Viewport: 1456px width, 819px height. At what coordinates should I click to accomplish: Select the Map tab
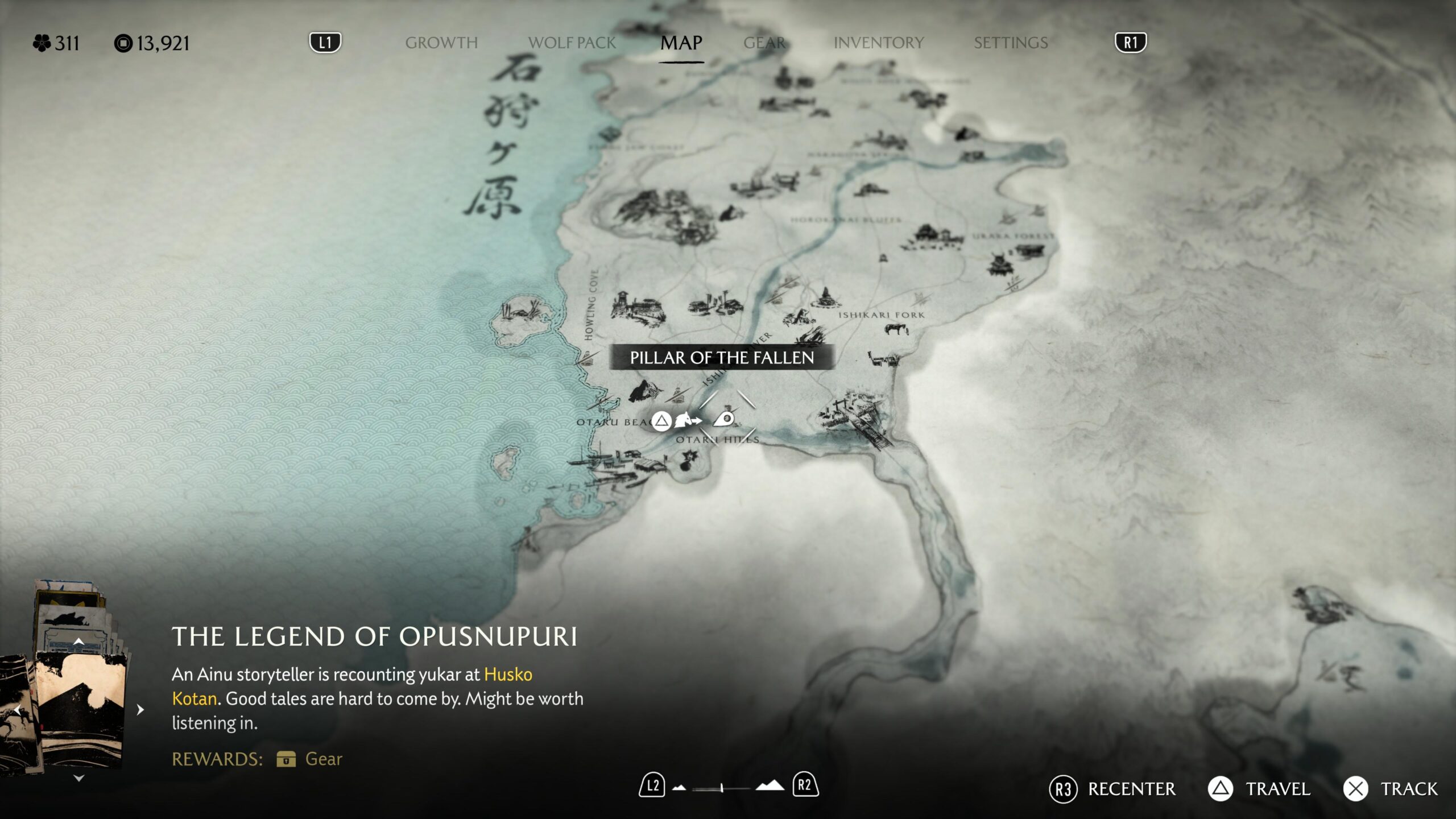click(x=681, y=43)
